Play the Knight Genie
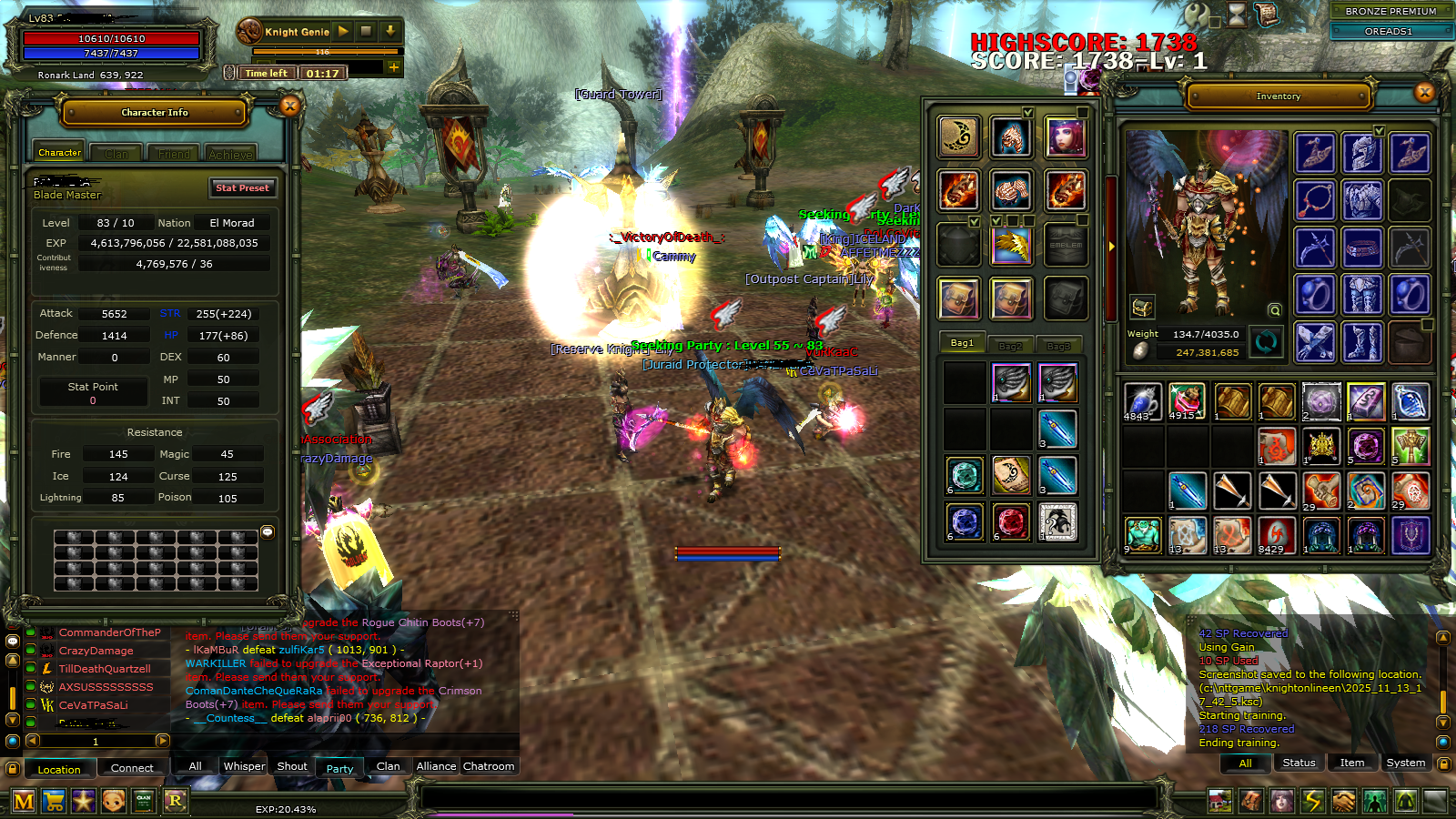 coord(343,31)
